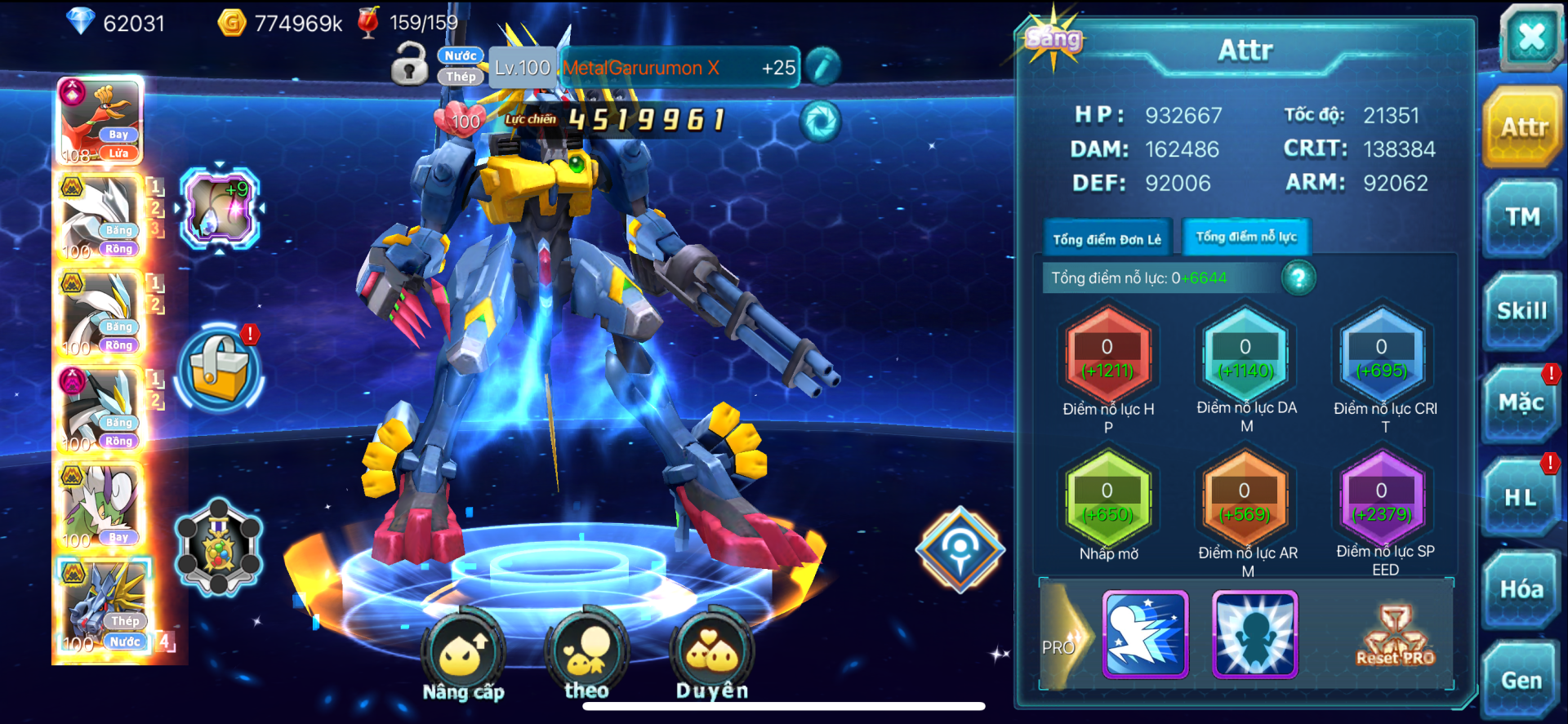Open the HL side tab

(1521, 497)
